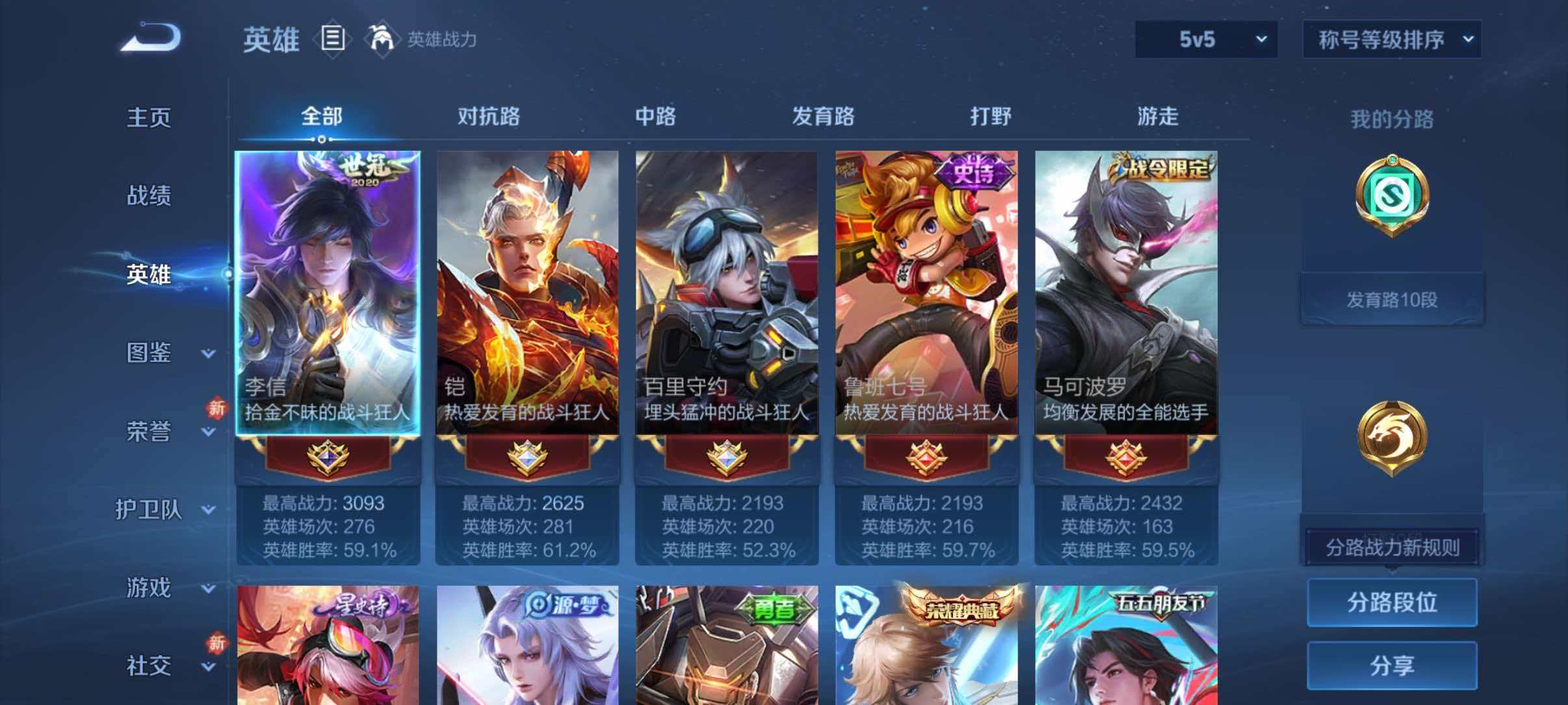Click the 分路段位 button
Image resolution: width=1568 pixels, height=705 pixels.
(1391, 602)
